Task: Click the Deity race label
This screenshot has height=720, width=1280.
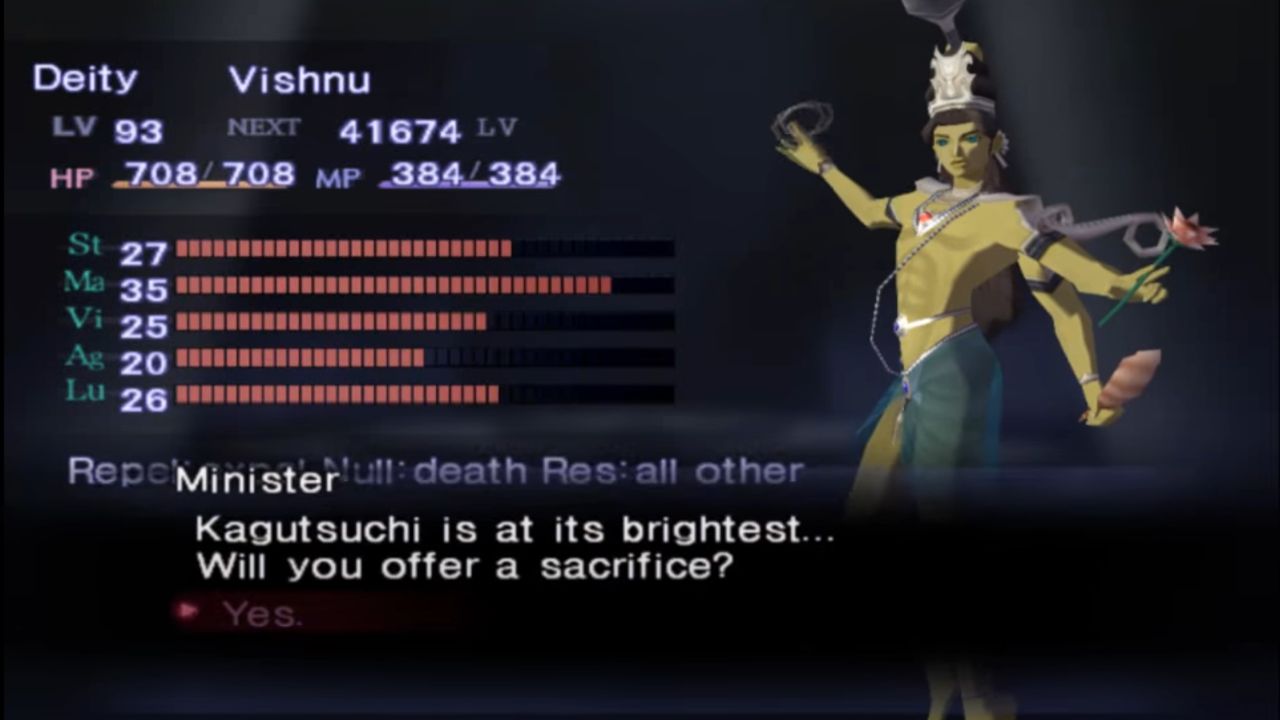Action: click(84, 79)
